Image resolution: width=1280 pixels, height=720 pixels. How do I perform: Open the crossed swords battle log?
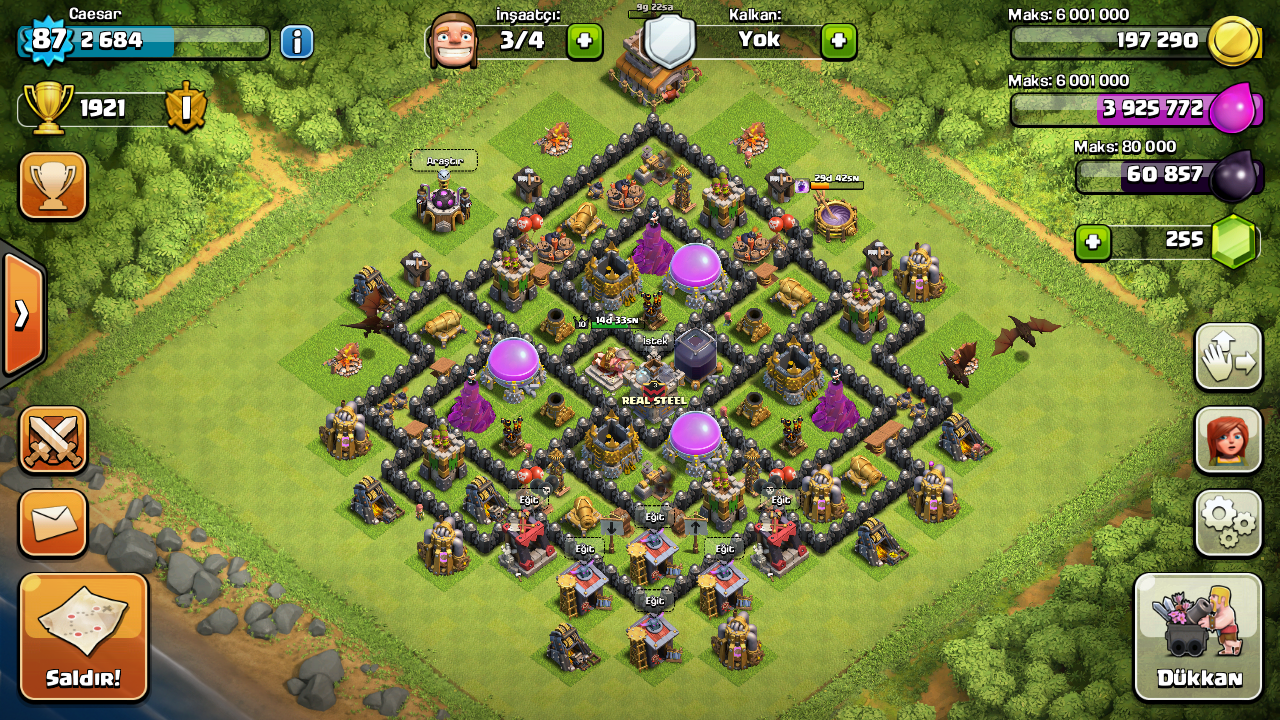(x=53, y=440)
